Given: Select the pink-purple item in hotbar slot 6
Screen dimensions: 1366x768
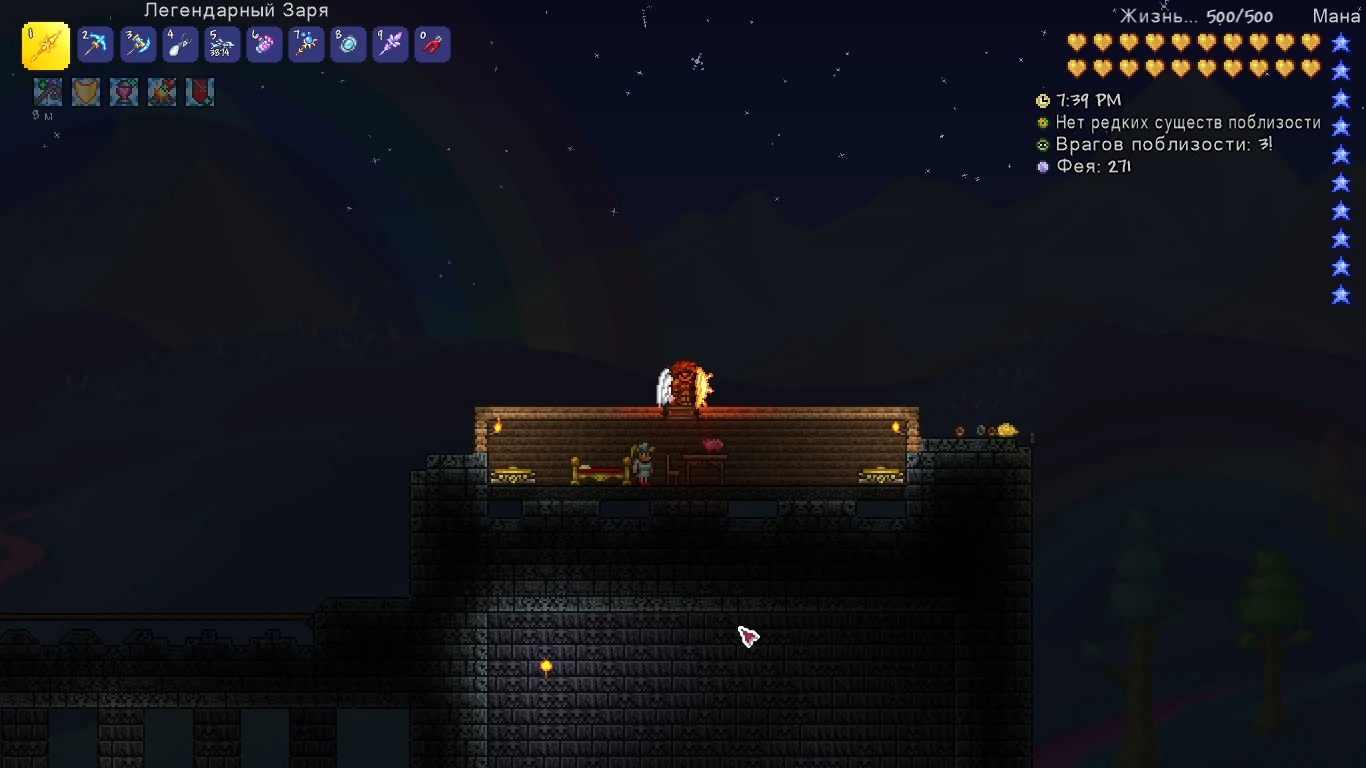Looking at the screenshot, I should click(264, 45).
